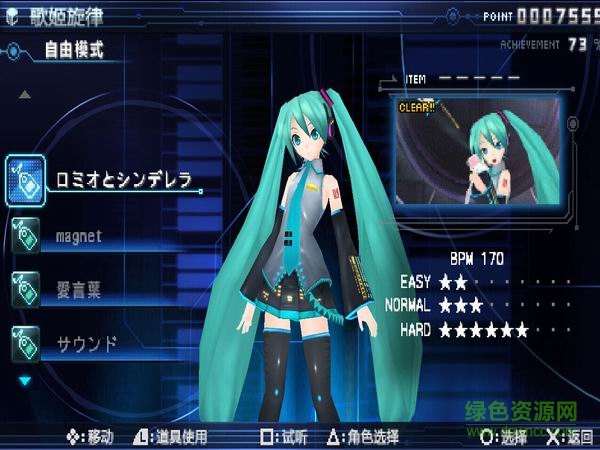Pick the 愛言葉 song entry
This screenshot has width=600, height=450.
pyautogui.click(x=78, y=290)
